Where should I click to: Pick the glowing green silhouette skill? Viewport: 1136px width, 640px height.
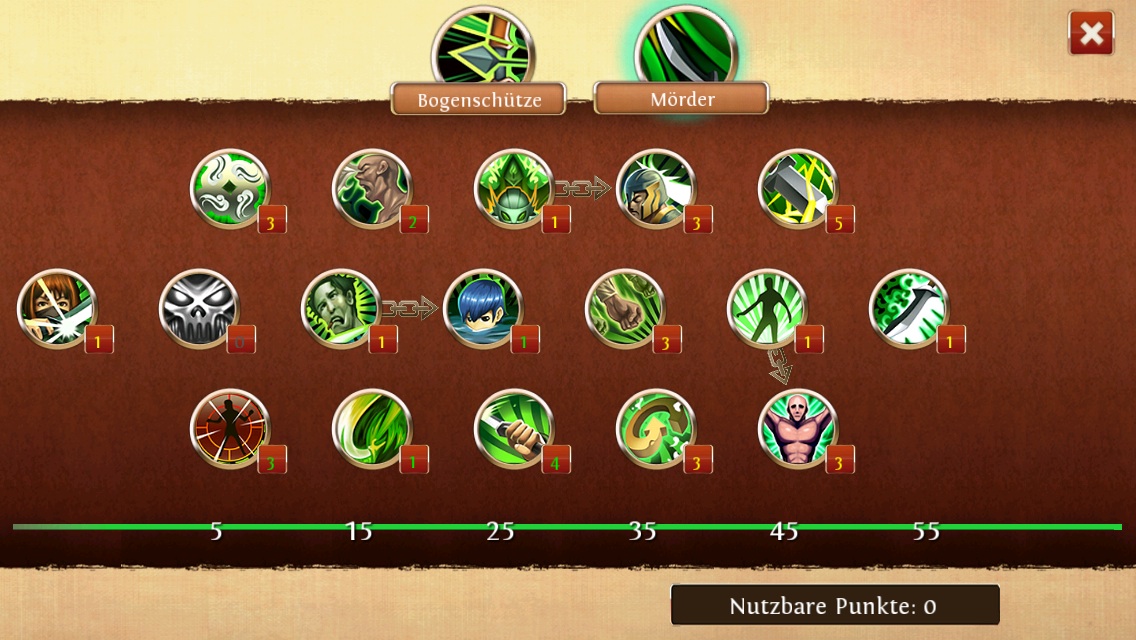tap(767, 308)
